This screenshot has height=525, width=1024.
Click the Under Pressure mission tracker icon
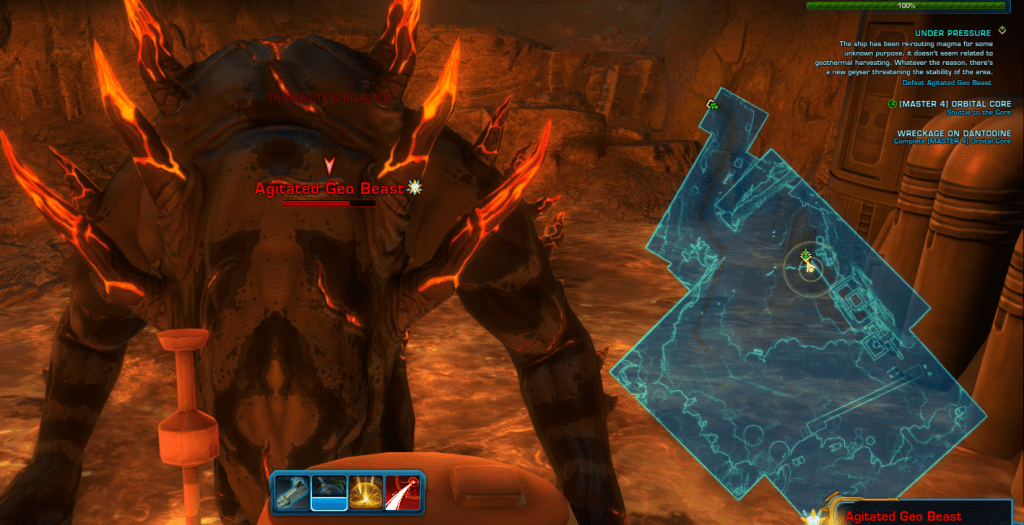(1003, 31)
